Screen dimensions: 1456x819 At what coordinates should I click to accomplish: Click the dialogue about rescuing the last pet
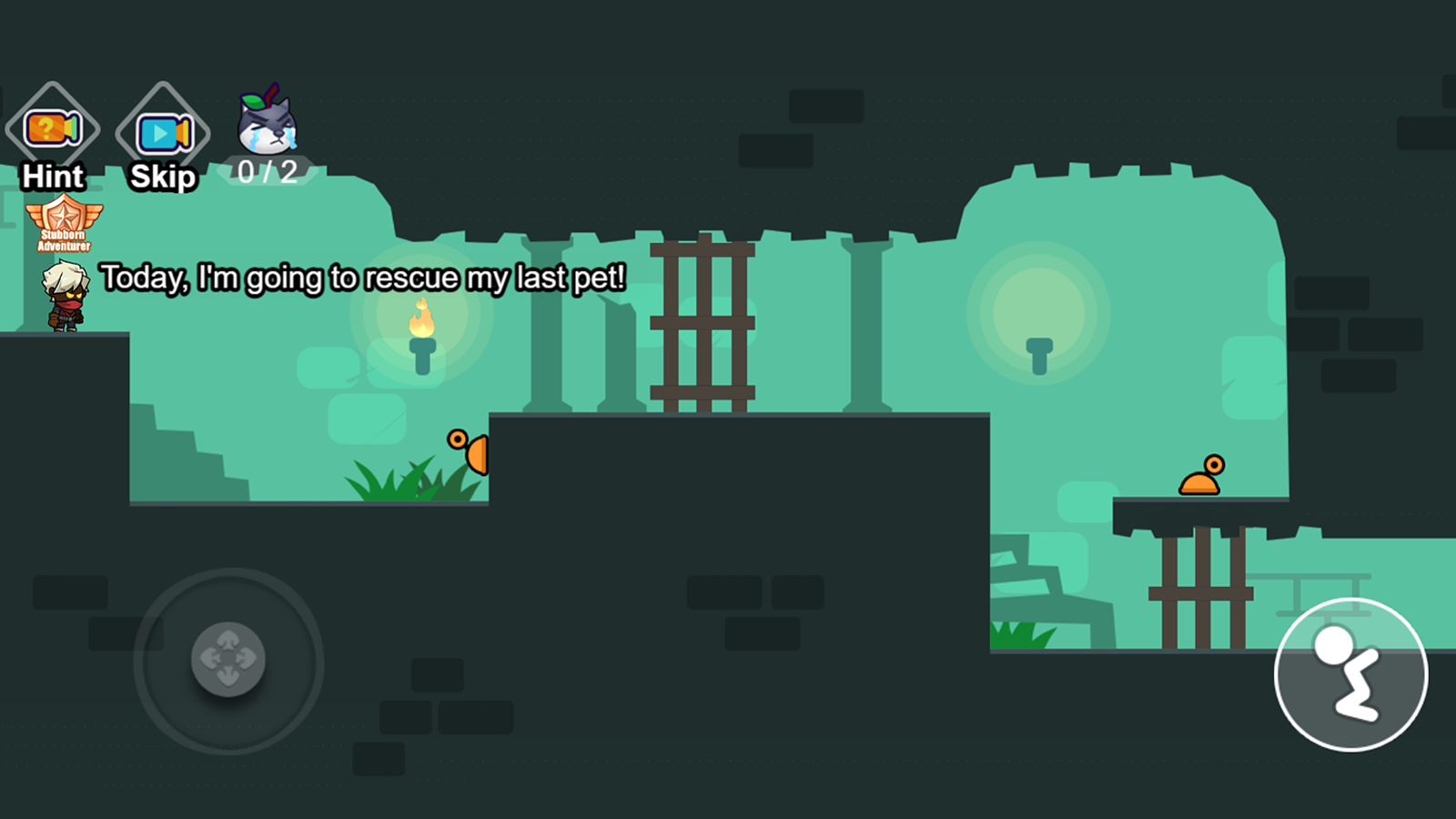(x=364, y=278)
